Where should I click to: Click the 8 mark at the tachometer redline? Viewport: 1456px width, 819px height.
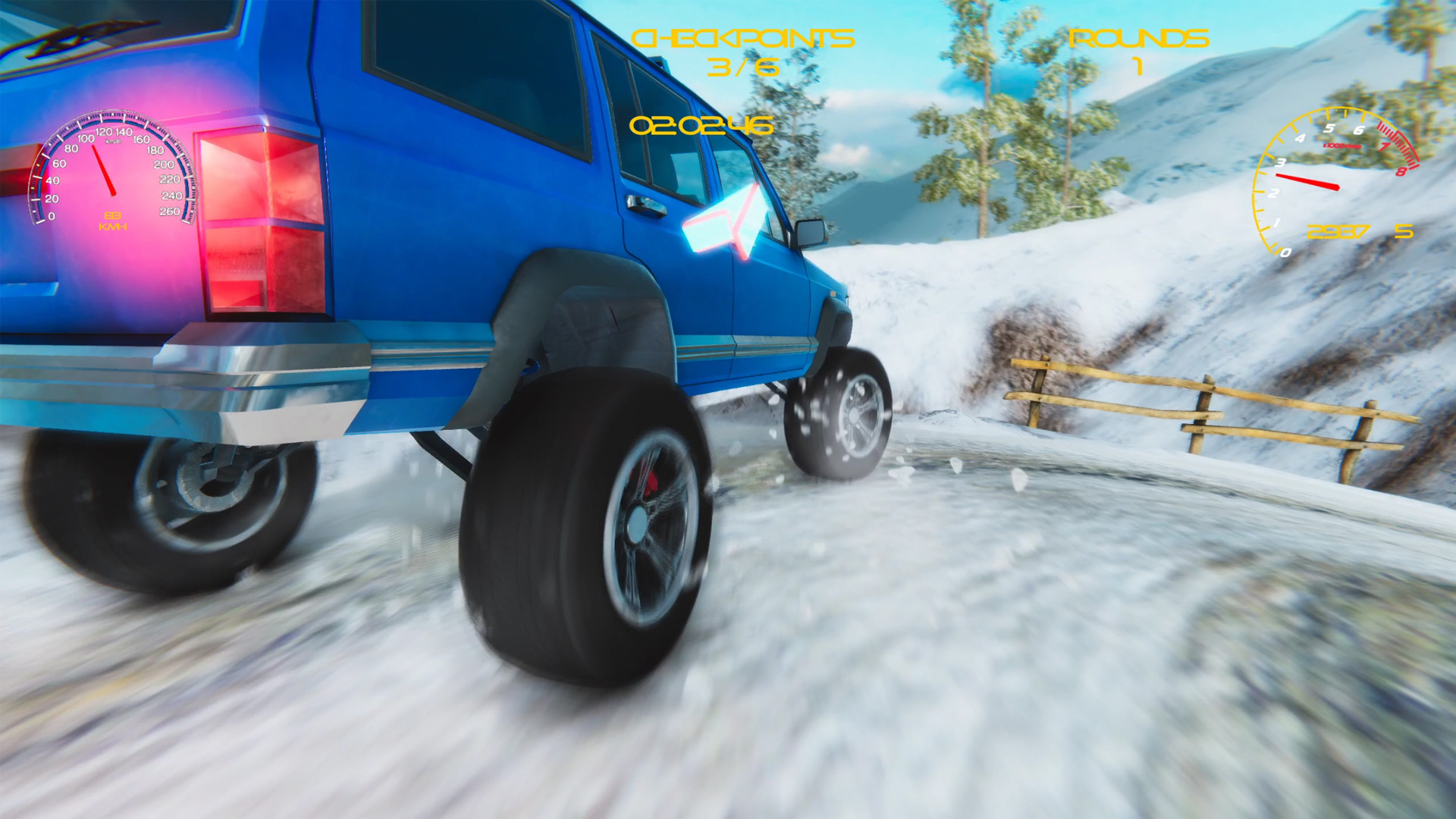tap(1401, 170)
